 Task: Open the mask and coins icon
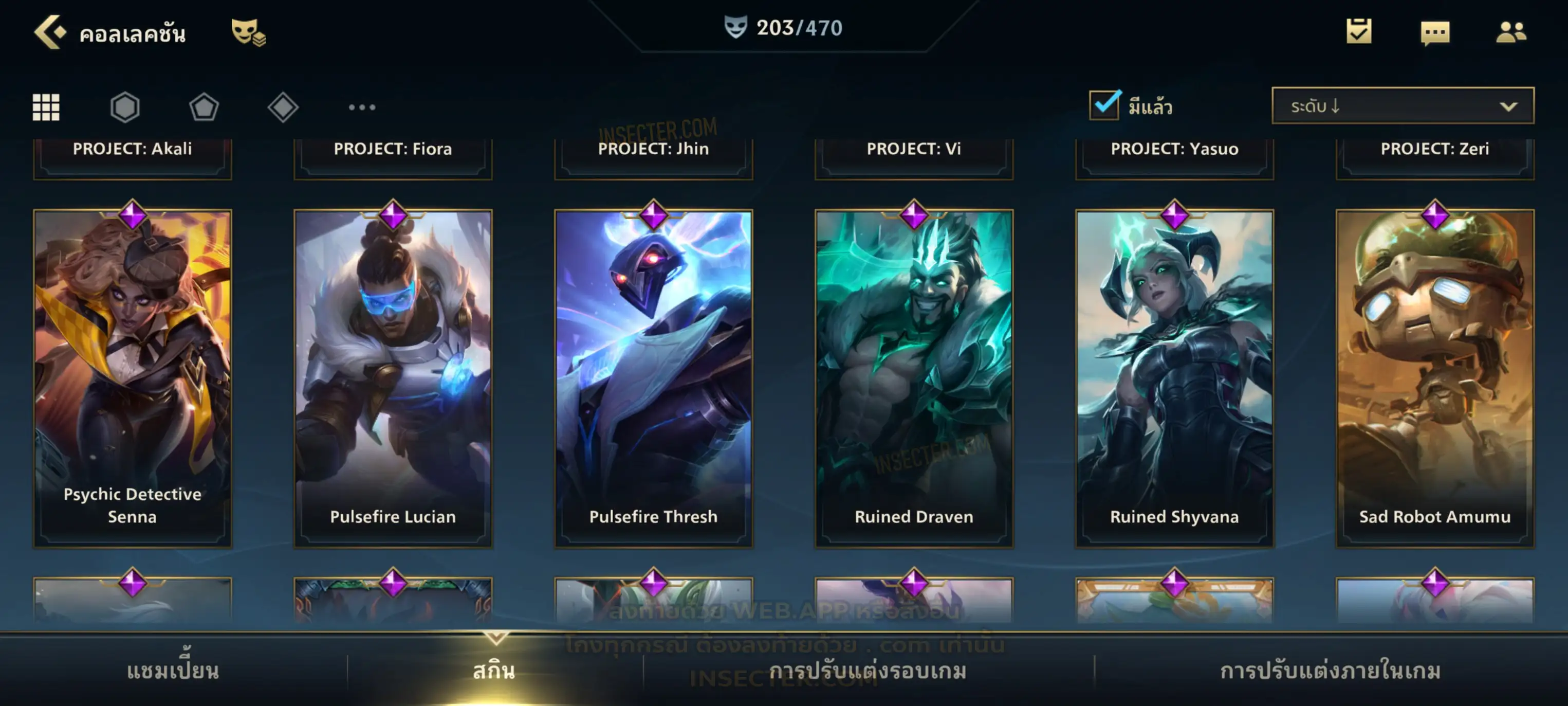[248, 32]
